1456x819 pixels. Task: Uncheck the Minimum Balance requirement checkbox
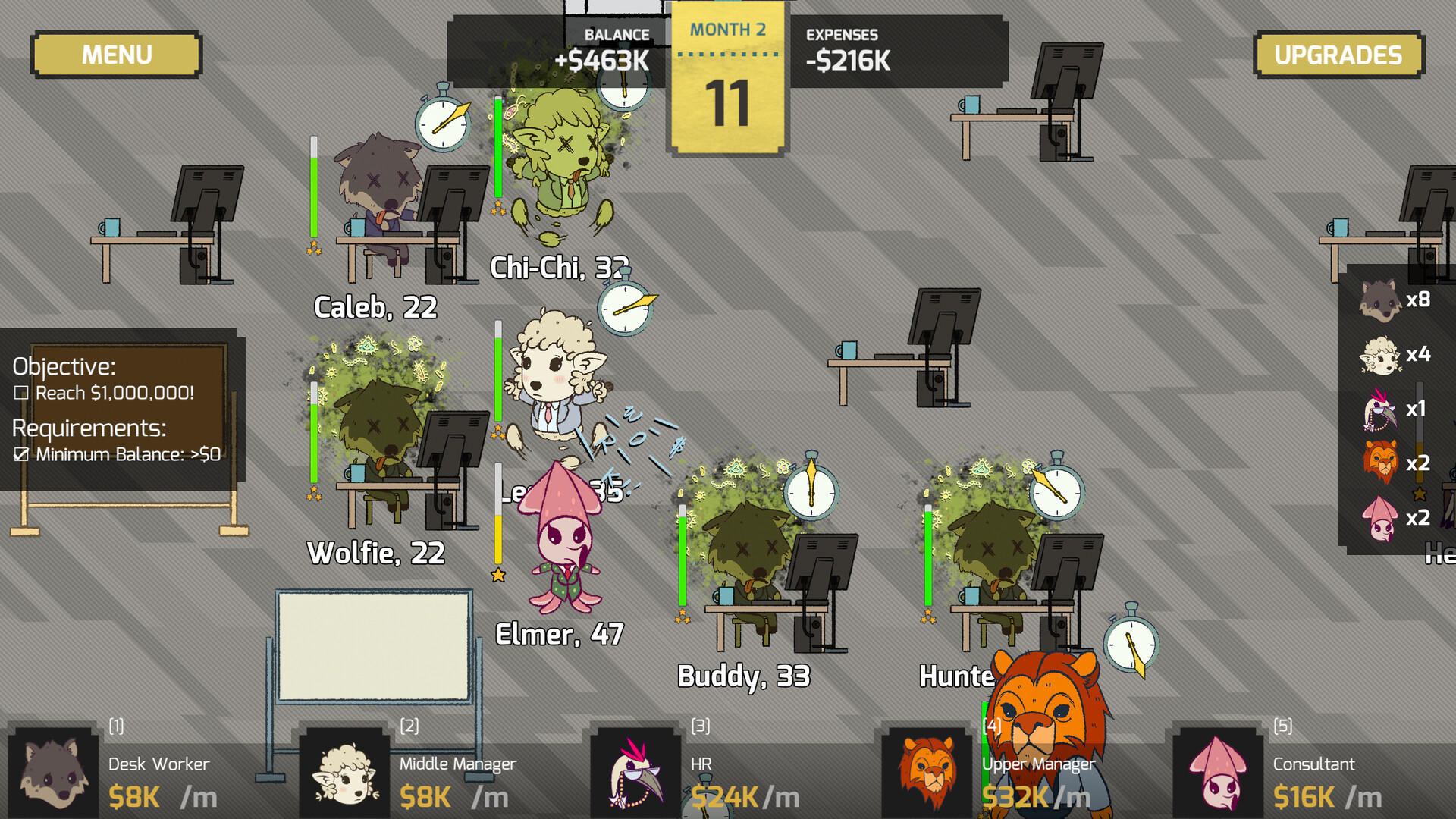(21, 455)
